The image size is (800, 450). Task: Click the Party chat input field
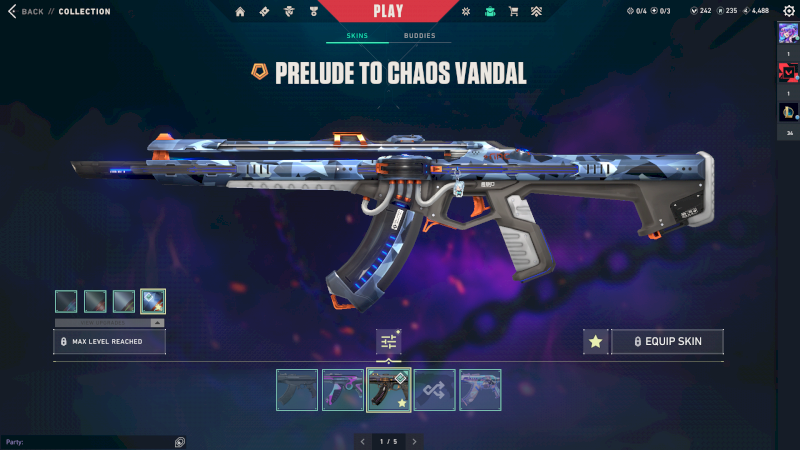click(90, 441)
